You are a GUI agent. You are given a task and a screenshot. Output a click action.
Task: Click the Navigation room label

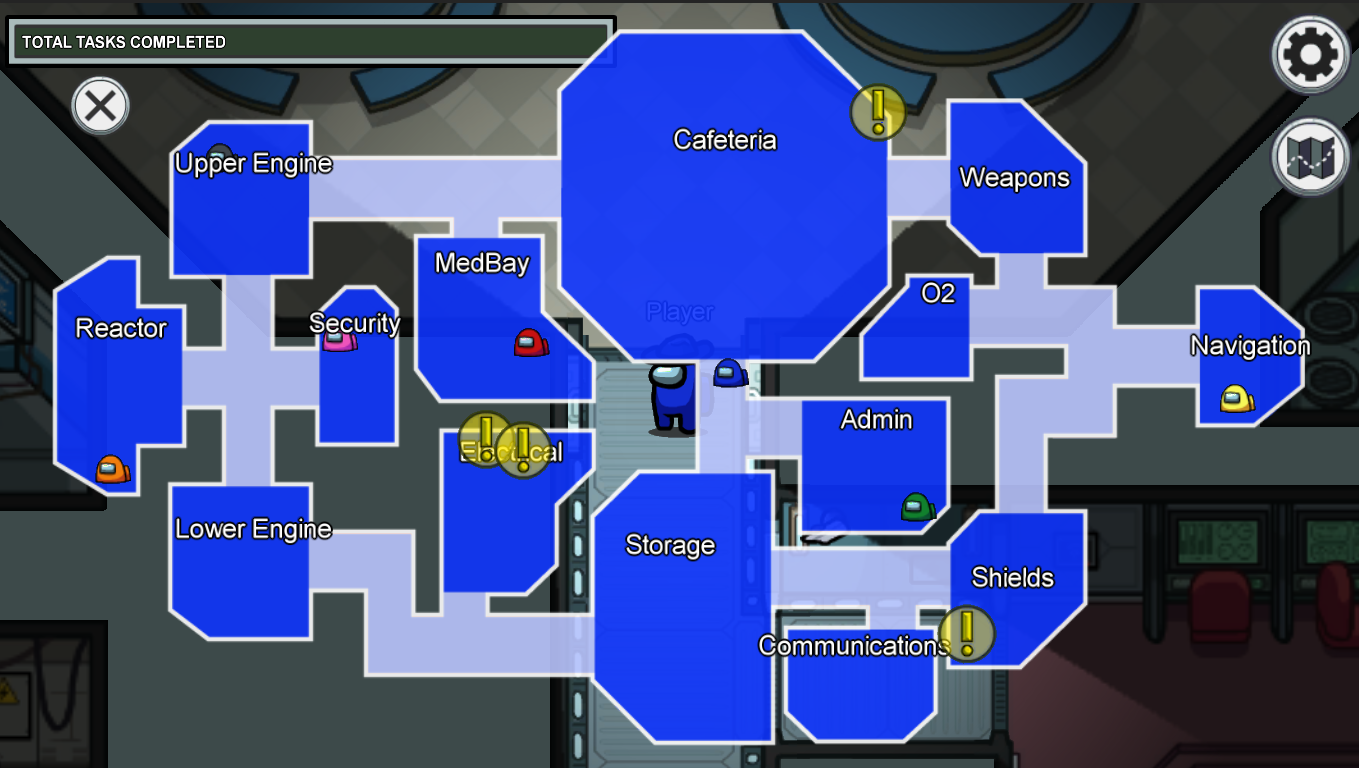[1251, 345]
